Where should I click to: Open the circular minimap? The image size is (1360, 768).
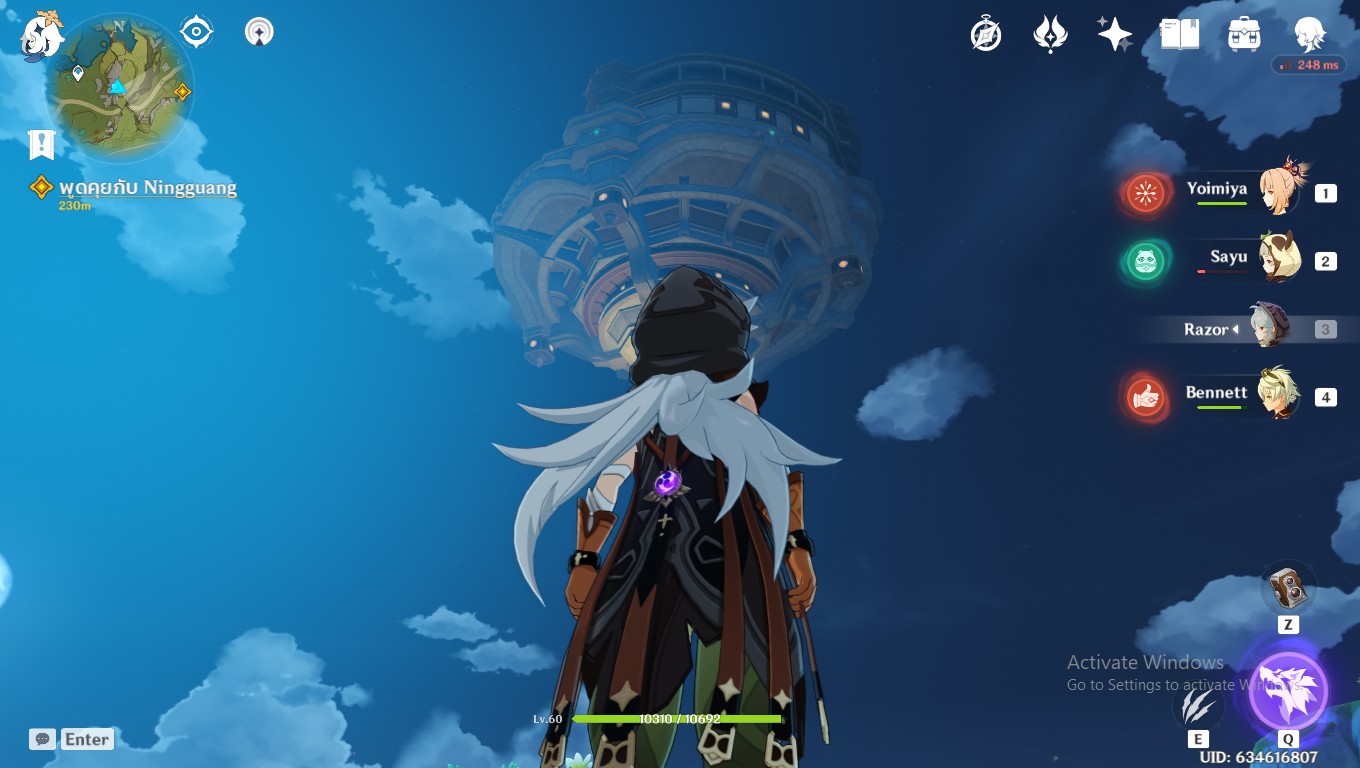(x=119, y=87)
